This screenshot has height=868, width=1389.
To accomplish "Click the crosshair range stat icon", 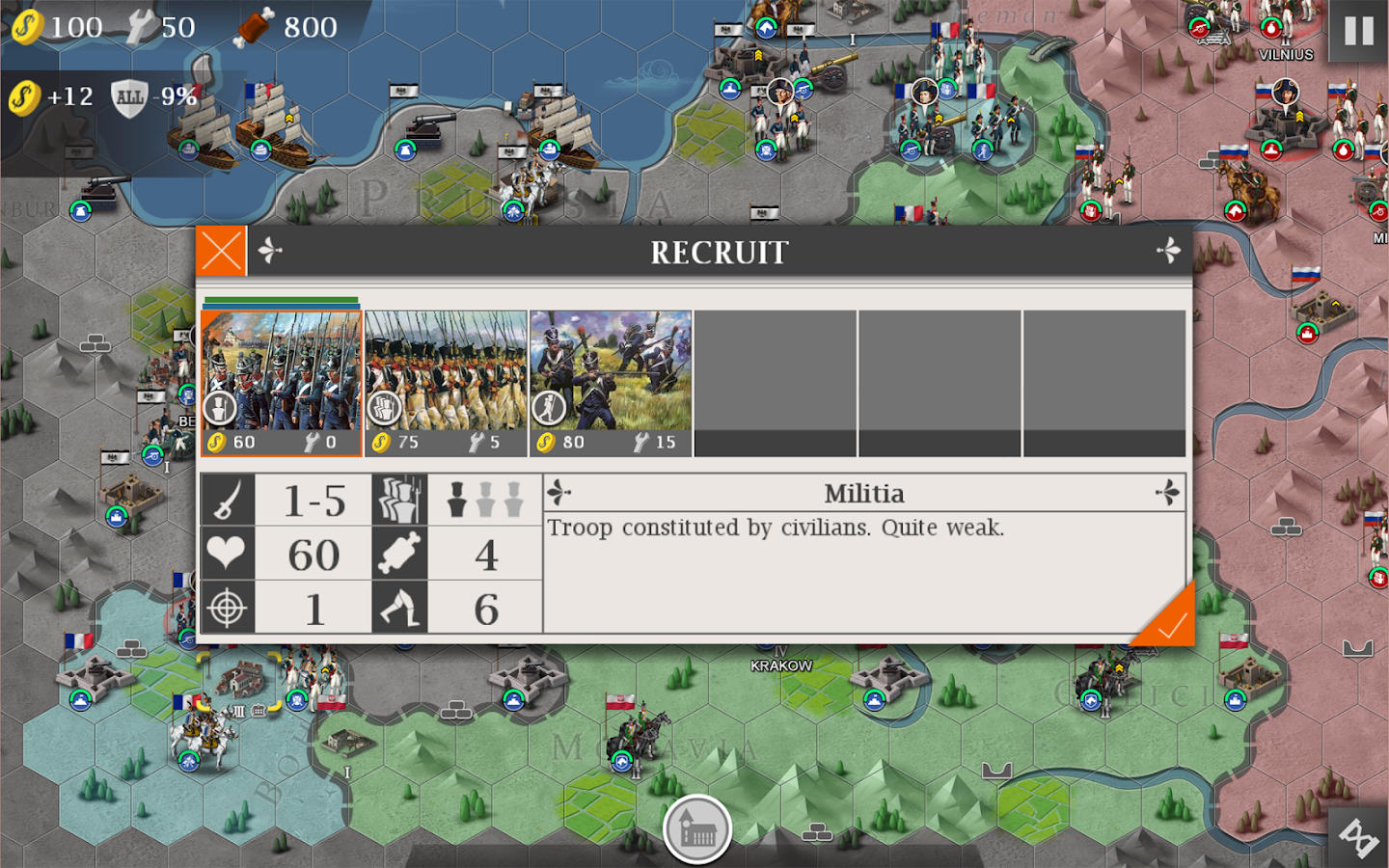I will 229,608.
